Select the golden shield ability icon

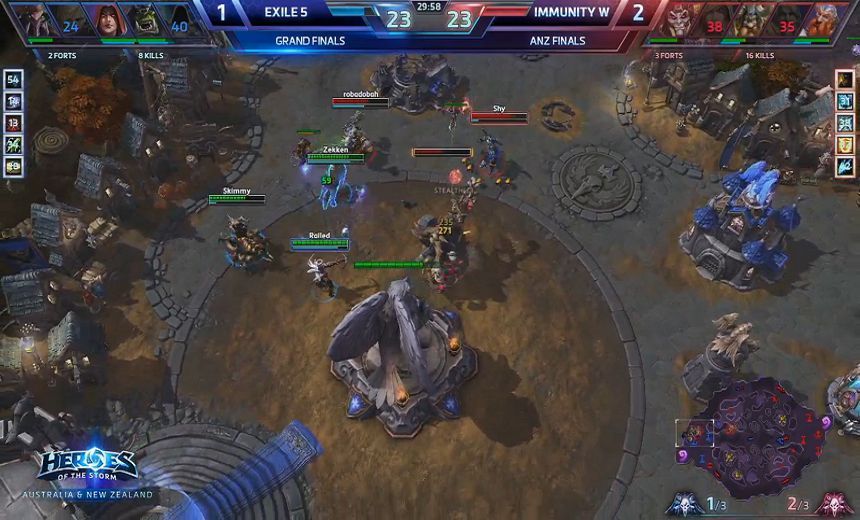[x=846, y=145]
